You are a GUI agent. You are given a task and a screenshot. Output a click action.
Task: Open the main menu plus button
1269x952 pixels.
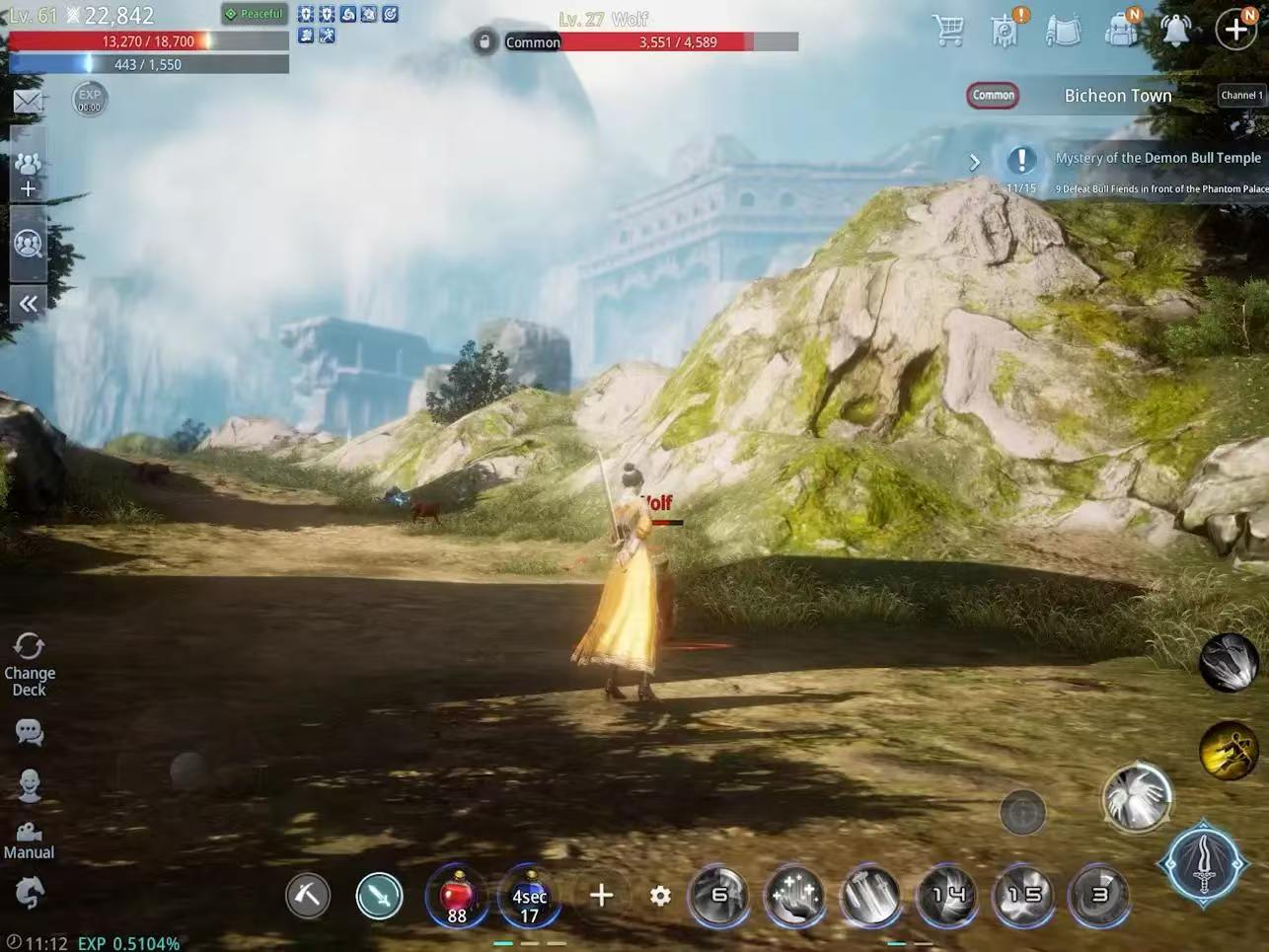point(1236,30)
